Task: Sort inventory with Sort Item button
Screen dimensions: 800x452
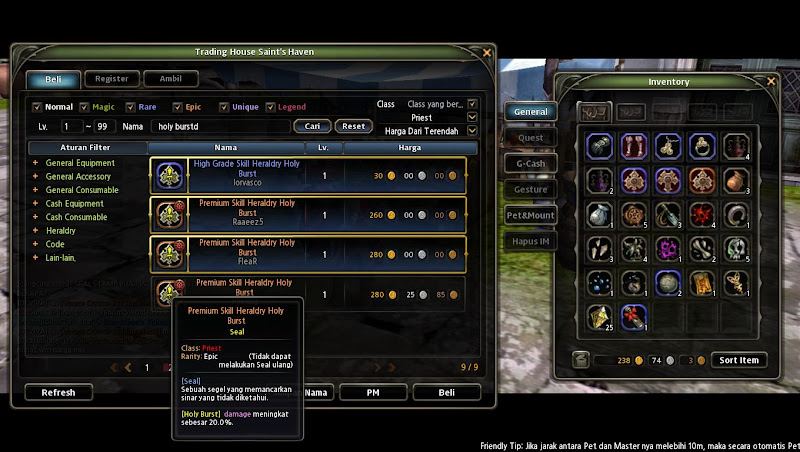Action: [x=739, y=360]
